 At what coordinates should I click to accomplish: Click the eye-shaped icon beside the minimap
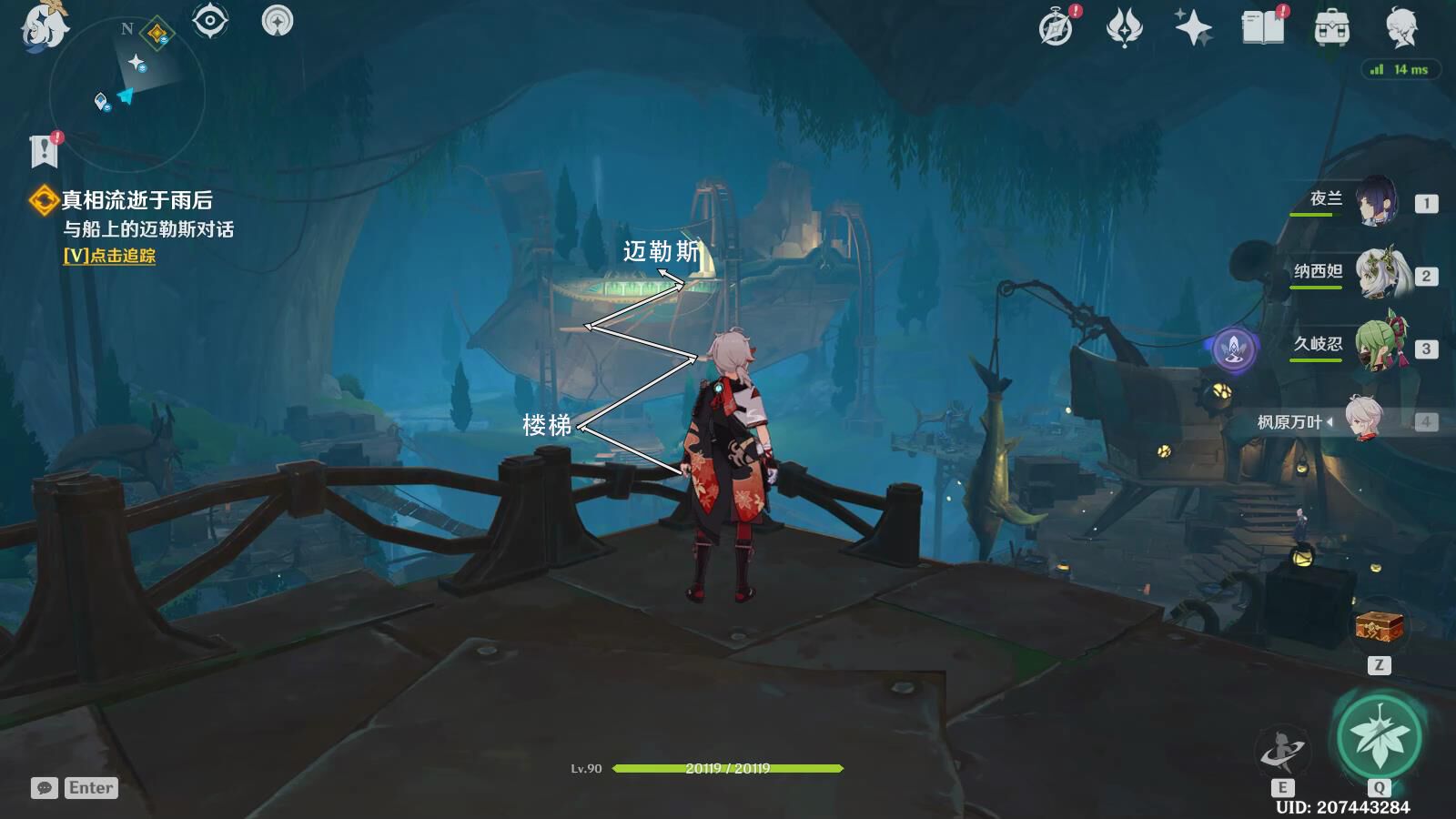[x=210, y=21]
